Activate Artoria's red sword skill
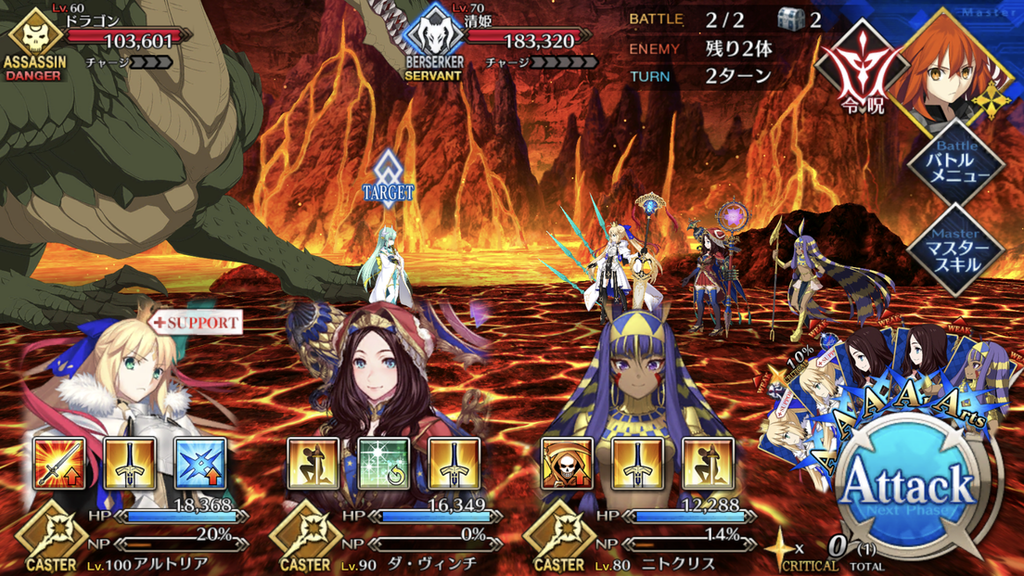The width and height of the screenshot is (1024, 576). (59, 463)
